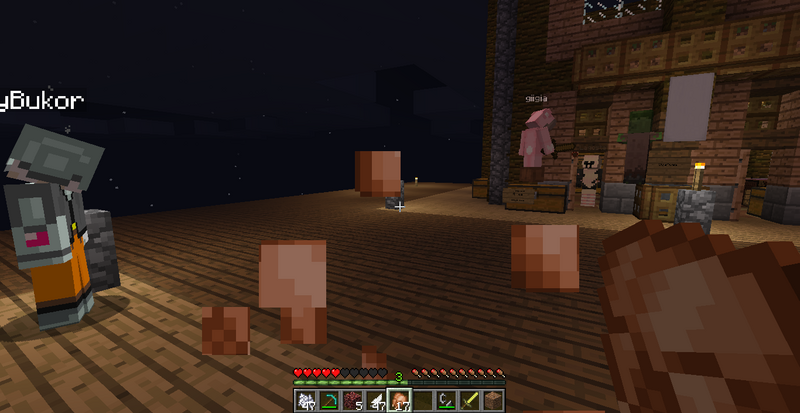Select the diamond pickaxe hotbar slot

pyautogui.click(x=328, y=401)
